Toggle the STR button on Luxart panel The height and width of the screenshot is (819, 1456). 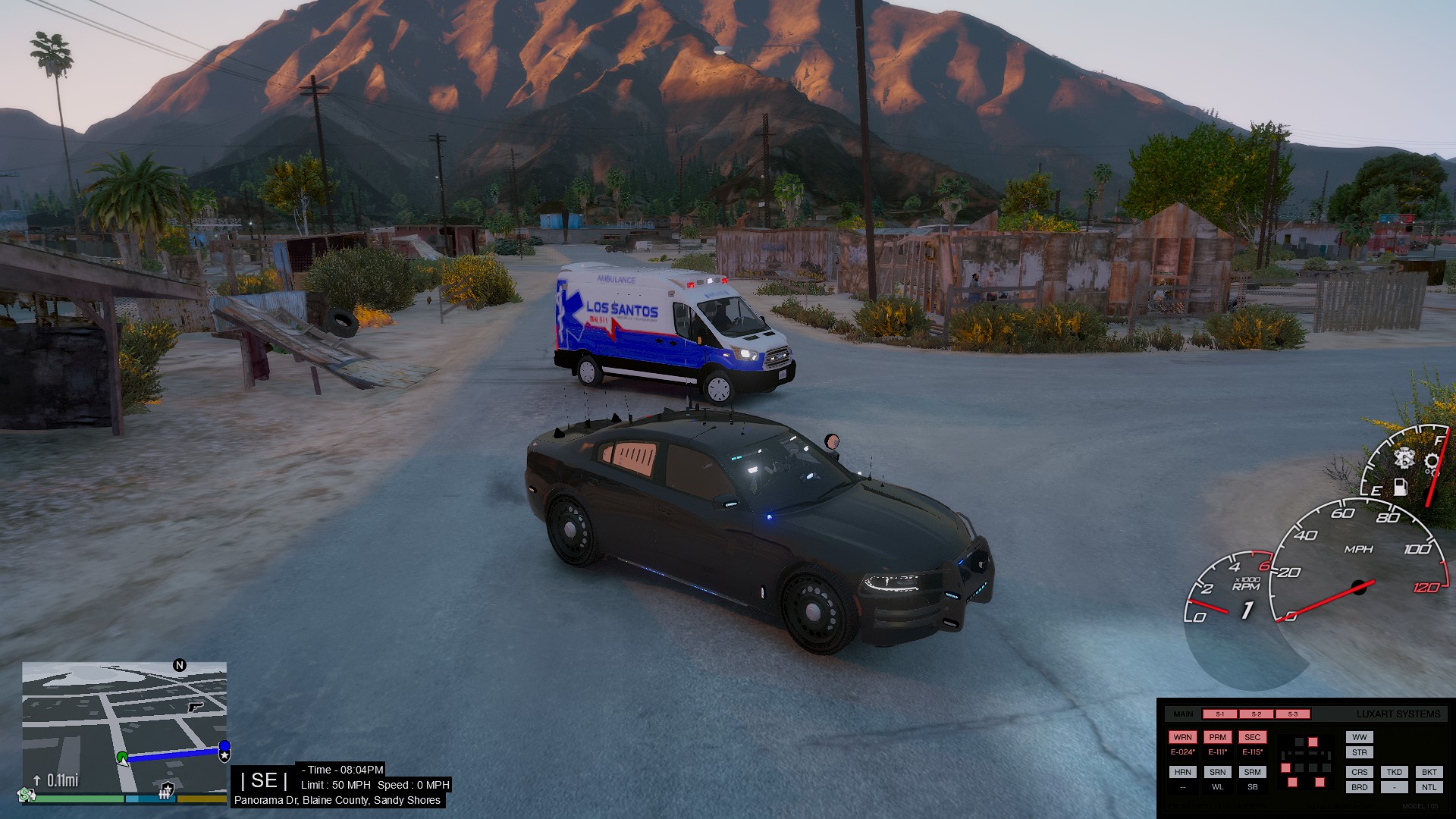pos(1359,753)
